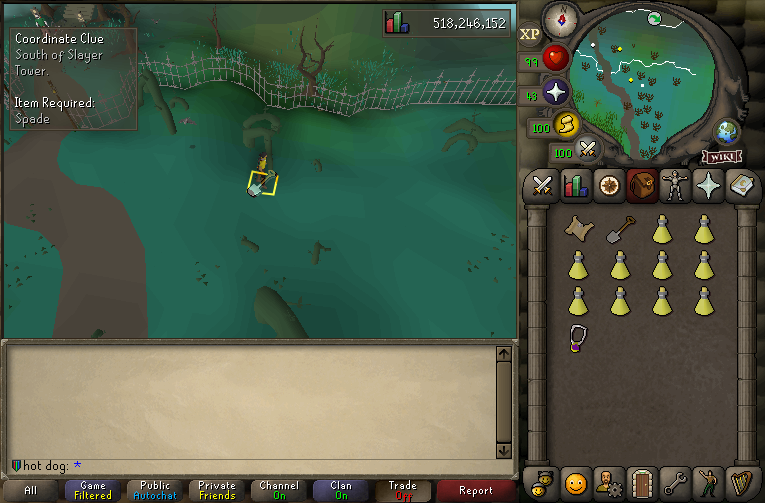
Task: Open the Combat Options tab
Action: [x=542, y=185]
